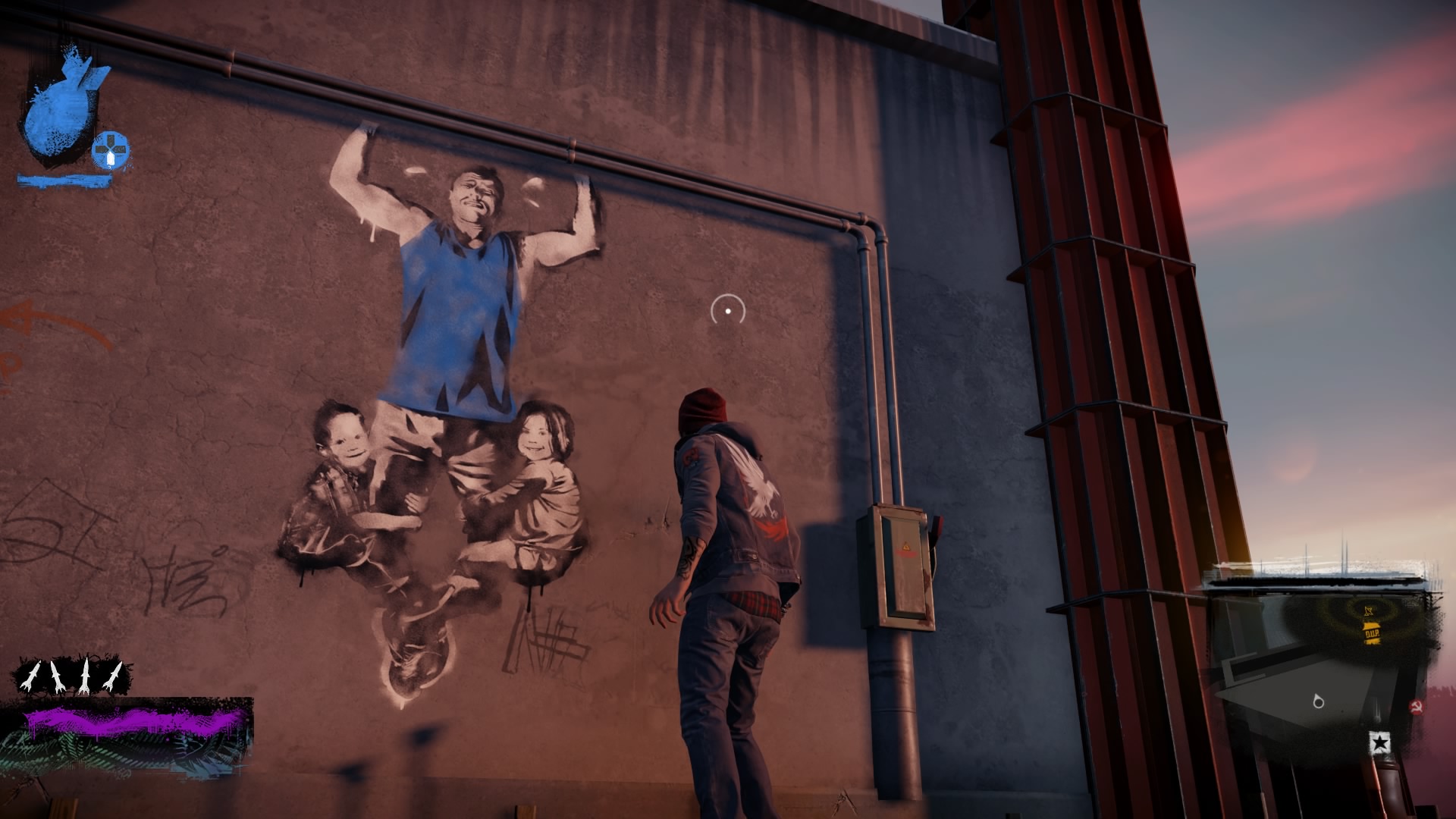Select the yellow D.U.P. crate icon on minimap

1372,633
